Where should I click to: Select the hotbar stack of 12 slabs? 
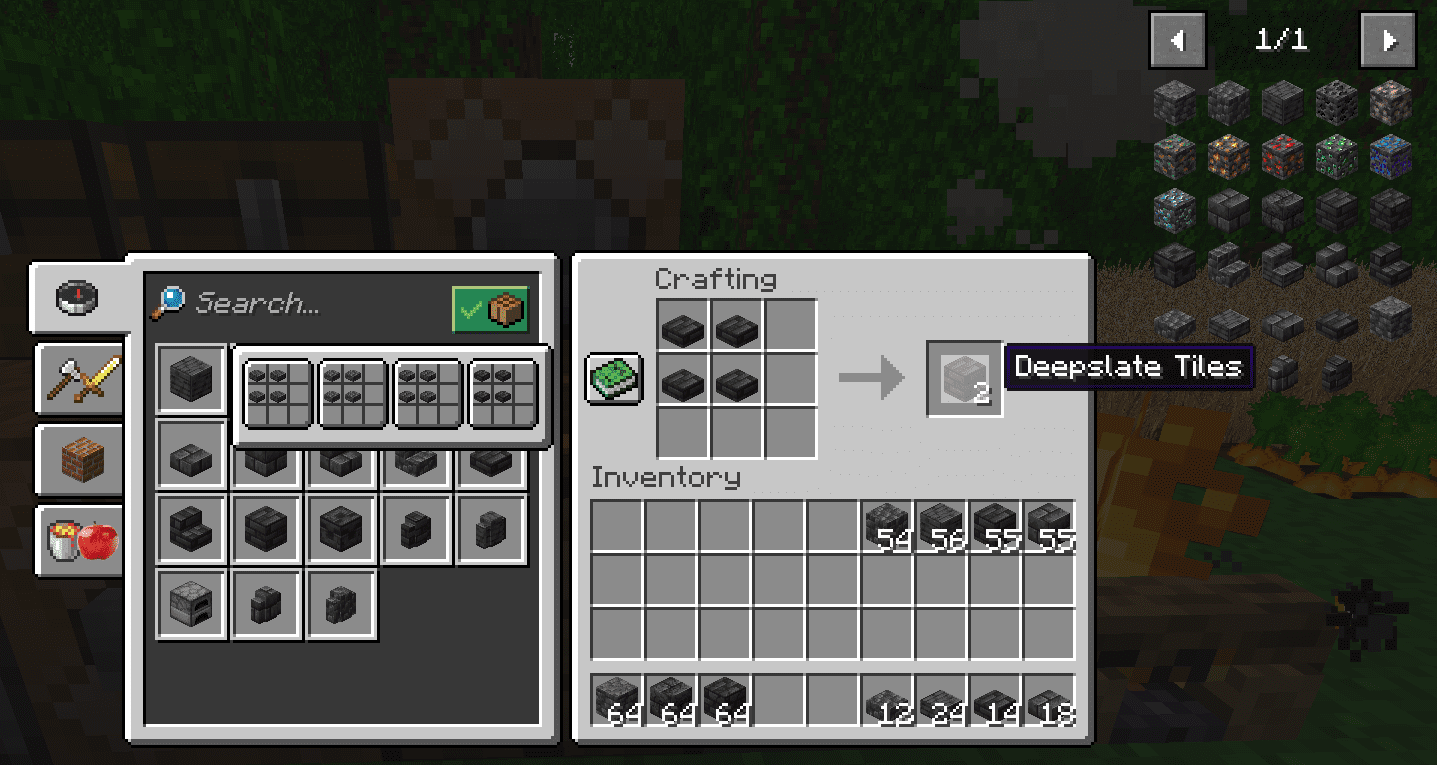point(887,700)
